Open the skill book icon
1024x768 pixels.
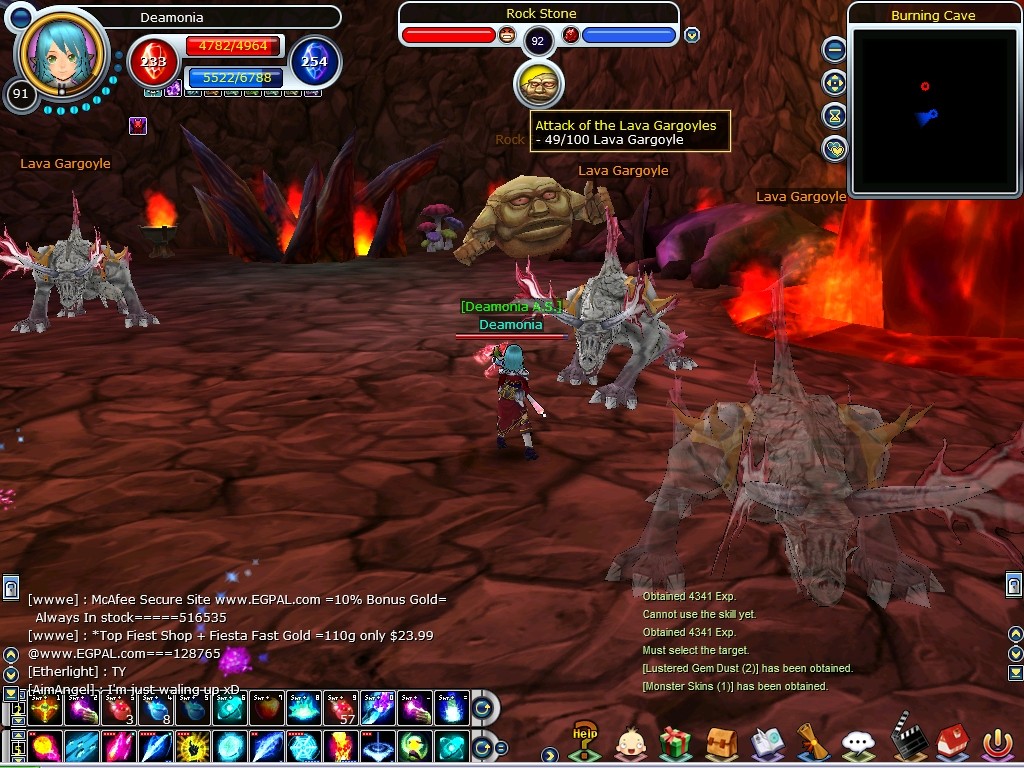tap(767, 743)
